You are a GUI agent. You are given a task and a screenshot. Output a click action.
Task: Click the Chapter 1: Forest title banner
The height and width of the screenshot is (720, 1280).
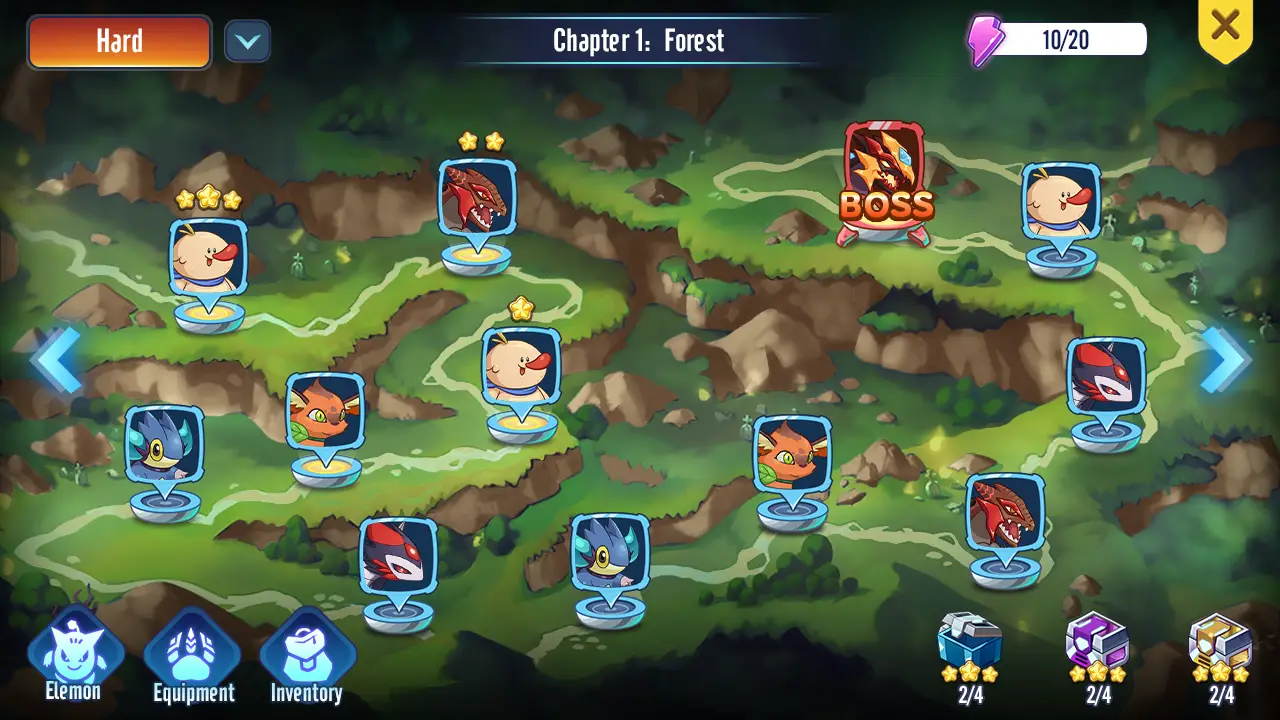(x=640, y=42)
